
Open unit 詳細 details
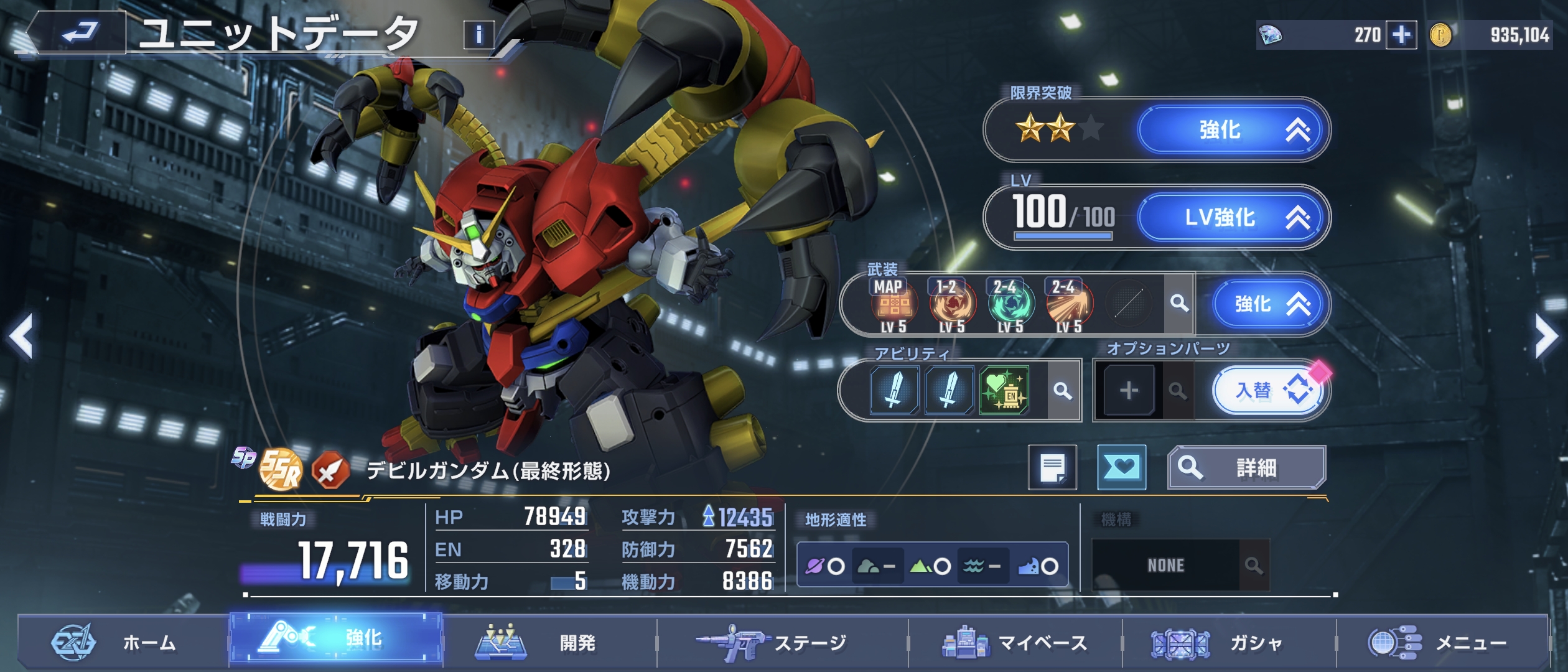pos(1246,467)
